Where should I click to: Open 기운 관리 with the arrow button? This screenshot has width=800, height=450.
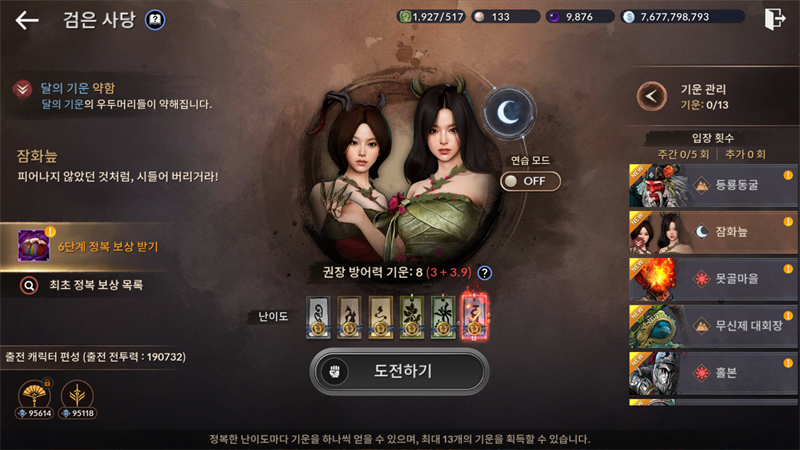653,96
